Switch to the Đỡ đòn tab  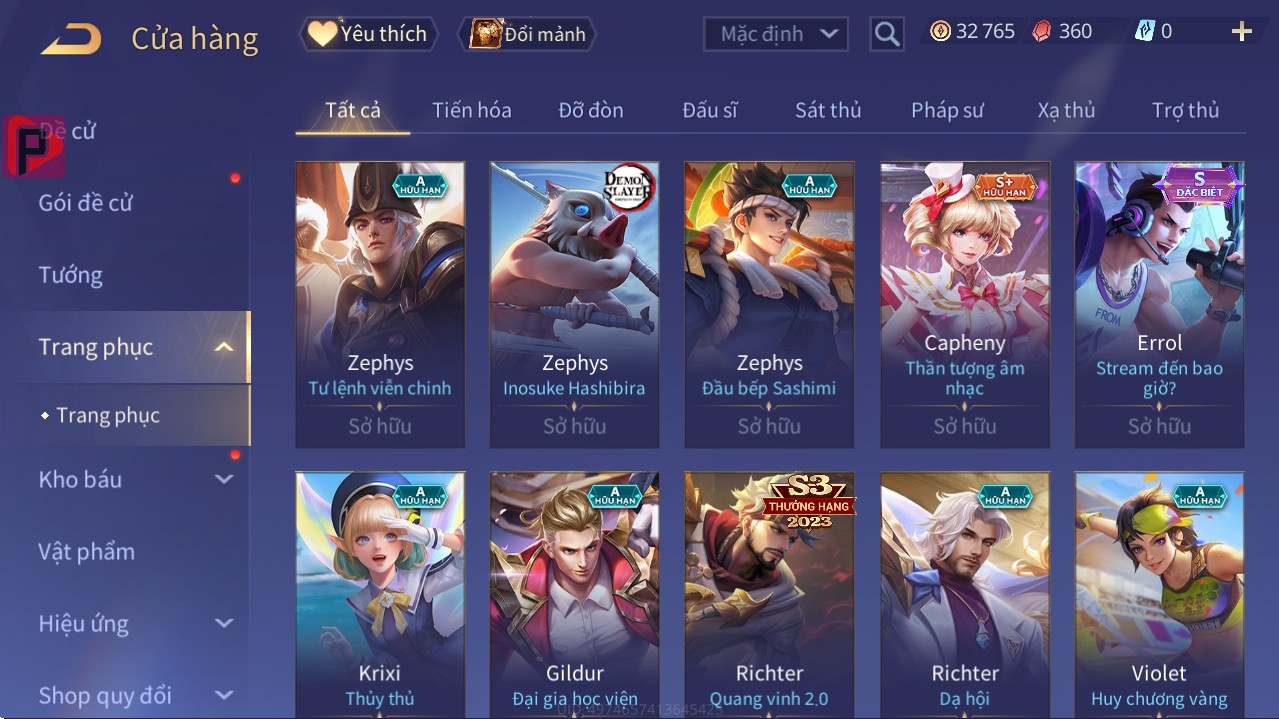pyautogui.click(x=590, y=110)
